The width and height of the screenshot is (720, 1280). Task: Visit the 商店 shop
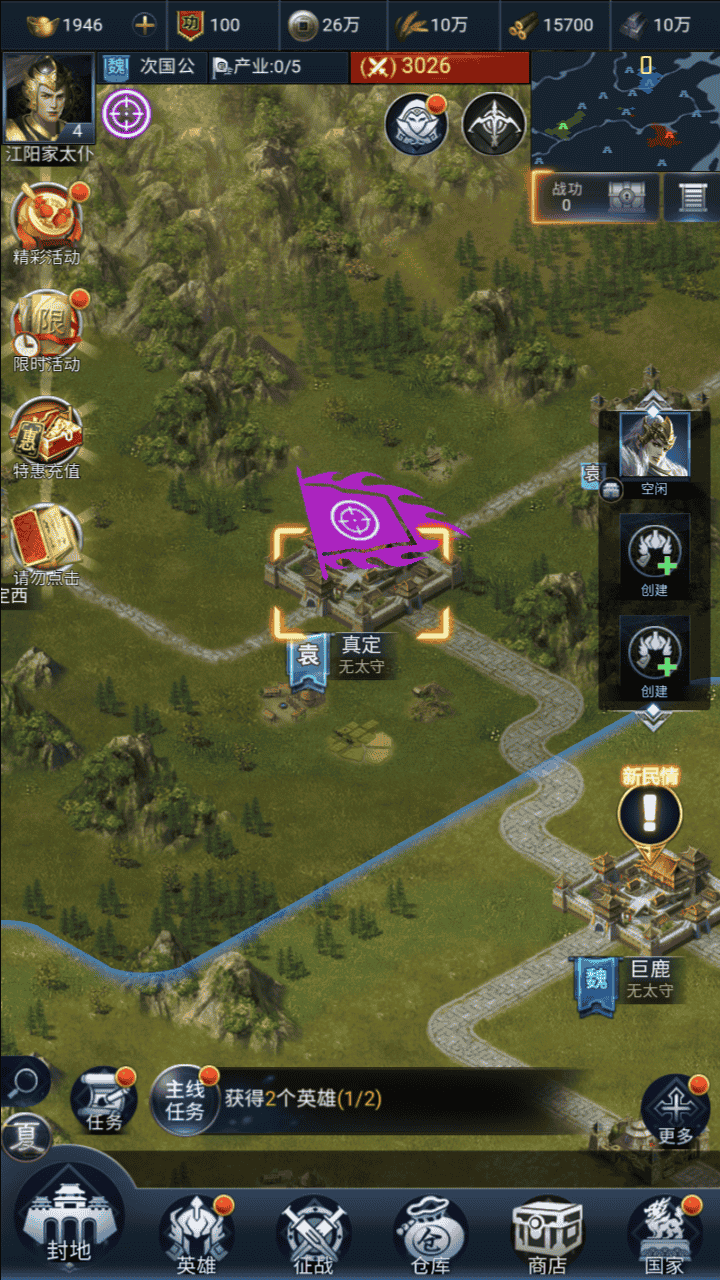coord(547,1234)
